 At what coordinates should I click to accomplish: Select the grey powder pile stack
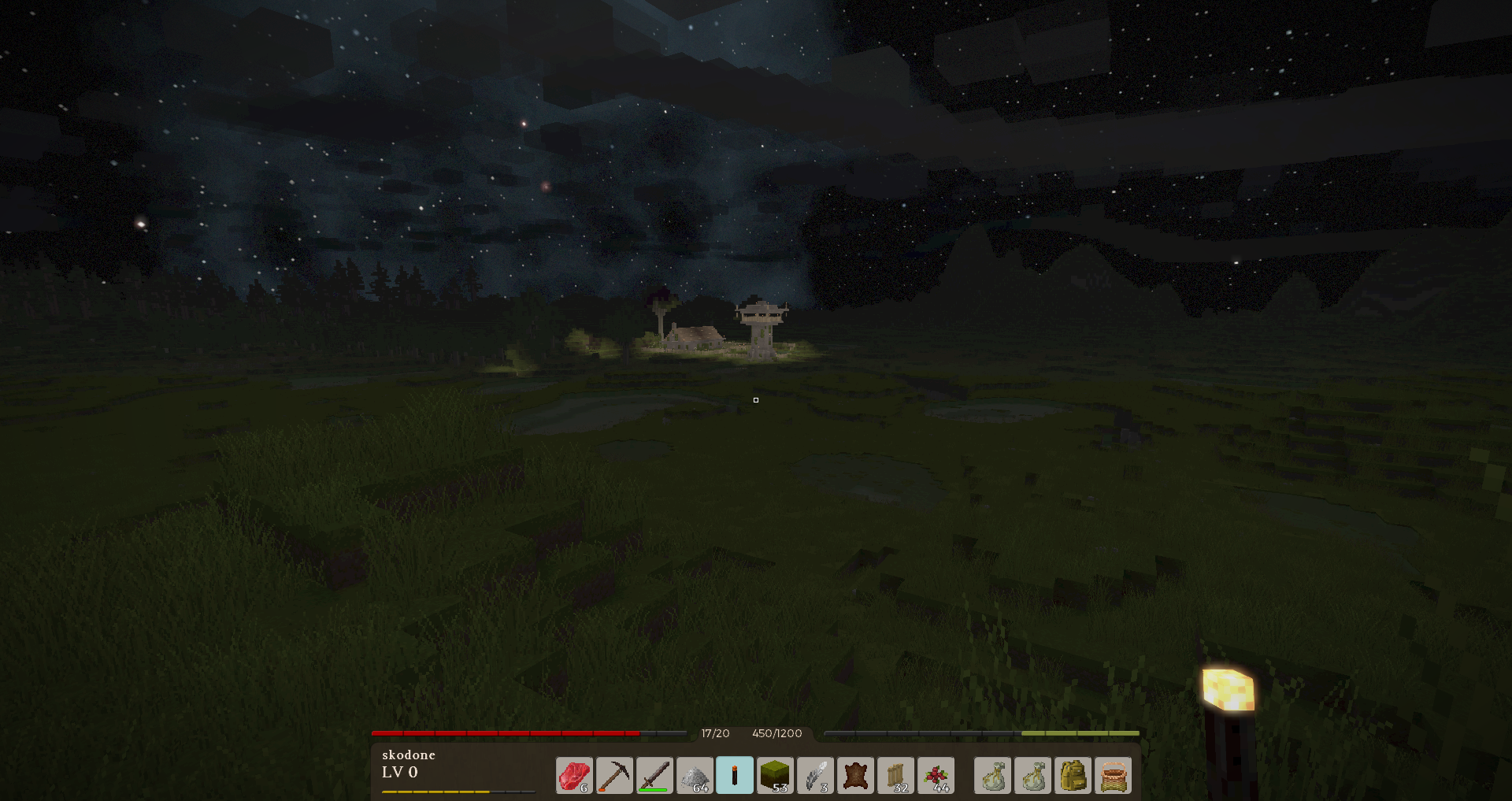click(695, 776)
